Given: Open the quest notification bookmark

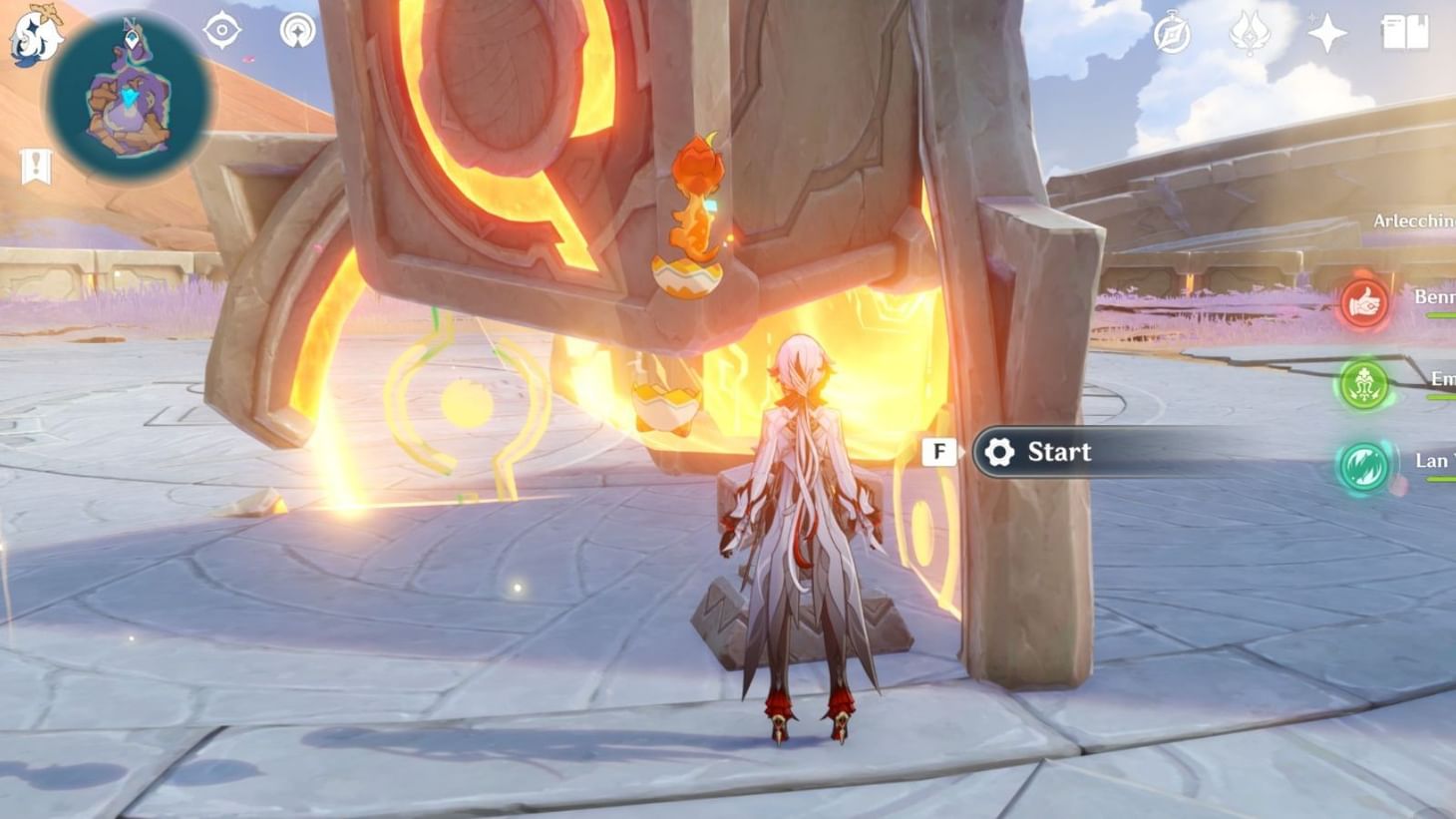Looking at the screenshot, I should tap(36, 164).
